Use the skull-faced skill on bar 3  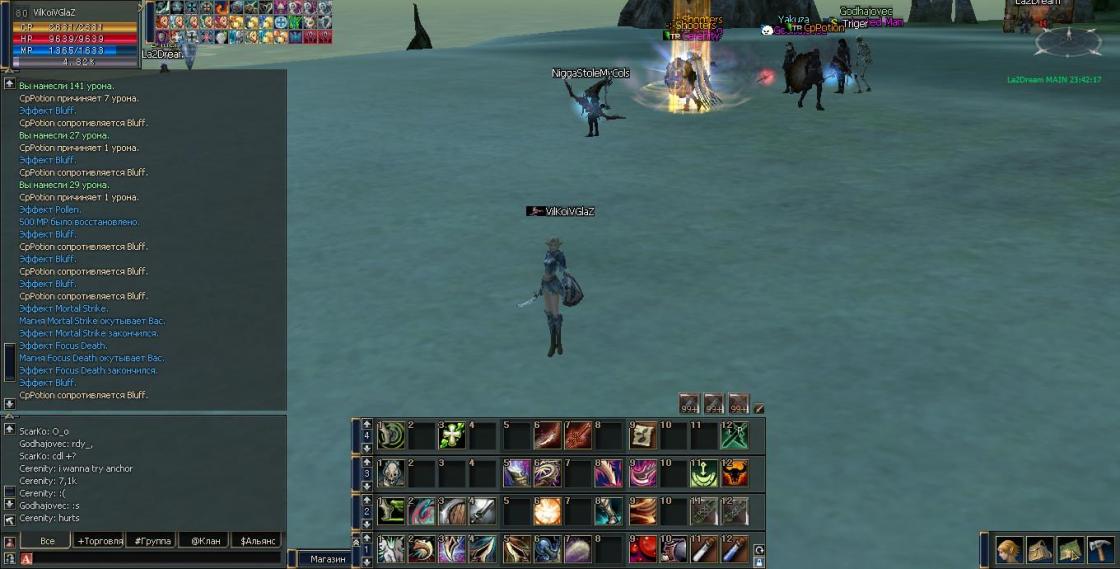pos(390,472)
